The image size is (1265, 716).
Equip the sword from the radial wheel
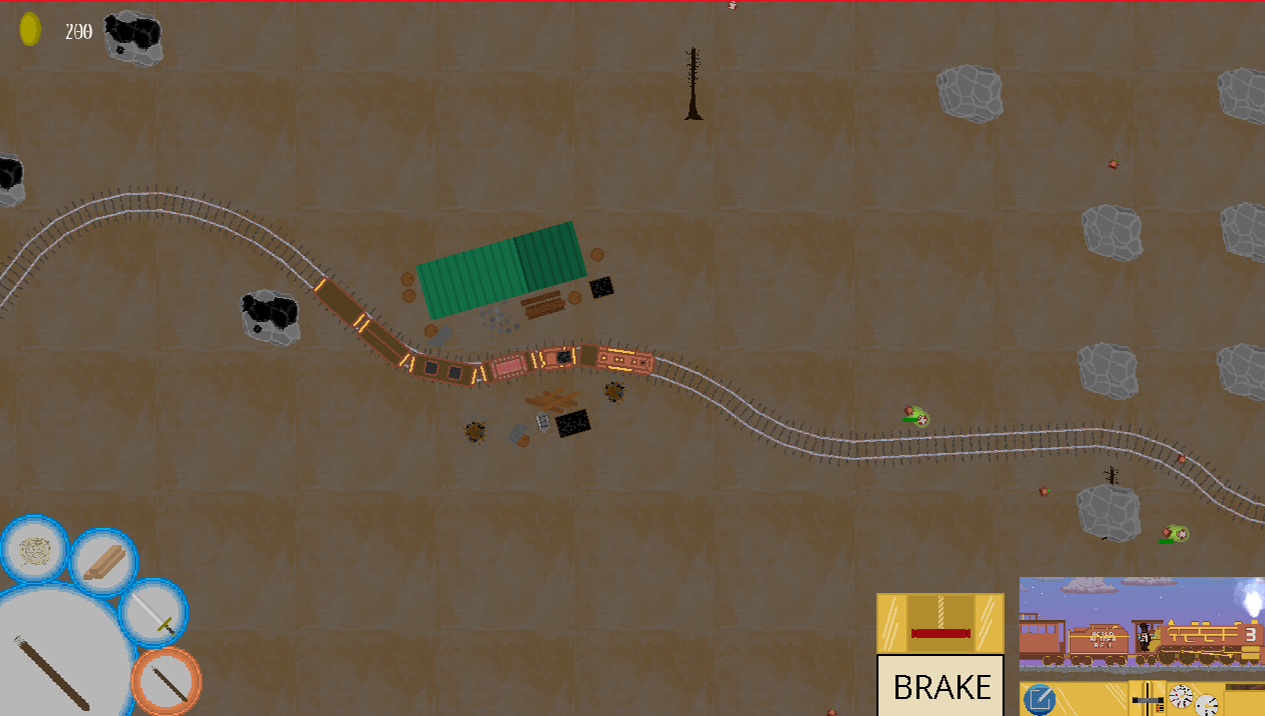(154, 612)
